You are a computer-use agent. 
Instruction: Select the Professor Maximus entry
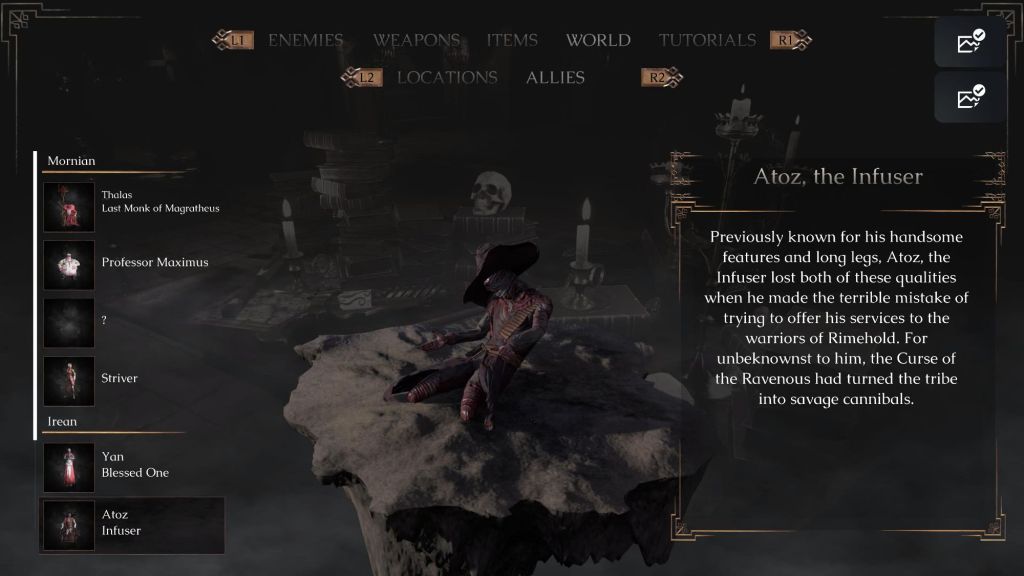[x=132, y=263]
